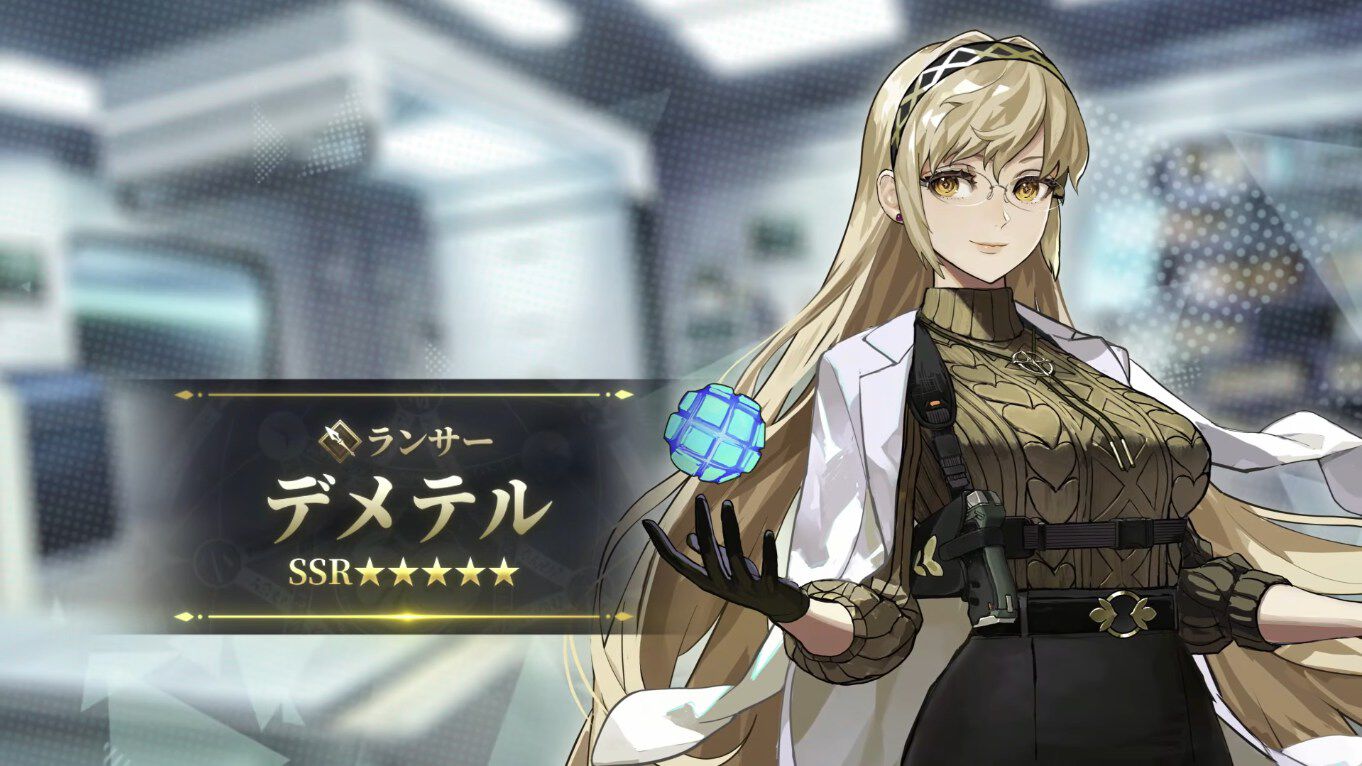
Task: Click the diamond ornament on the banner's top-left
Action: 186,395
